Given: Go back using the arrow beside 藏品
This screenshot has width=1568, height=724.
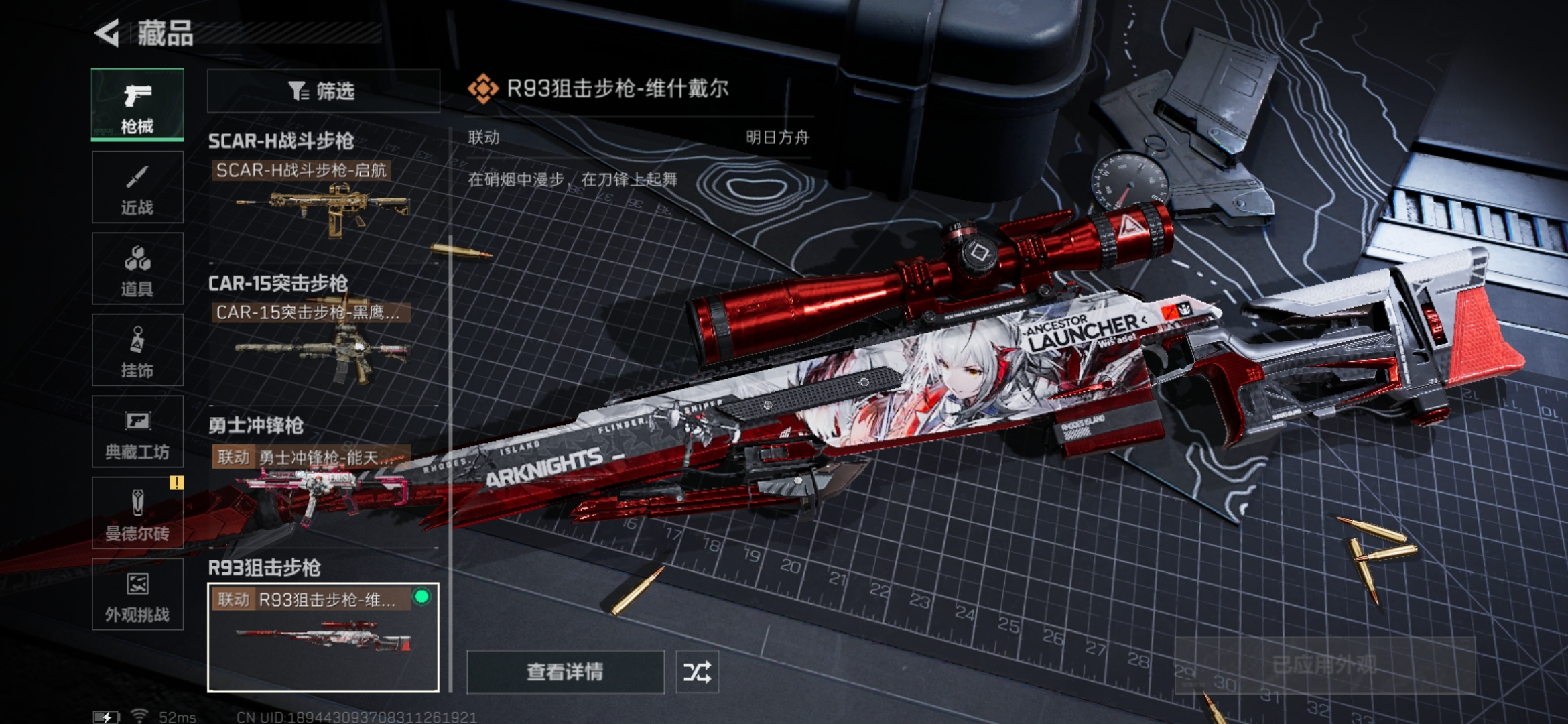Looking at the screenshot, I should coord(107,33).
